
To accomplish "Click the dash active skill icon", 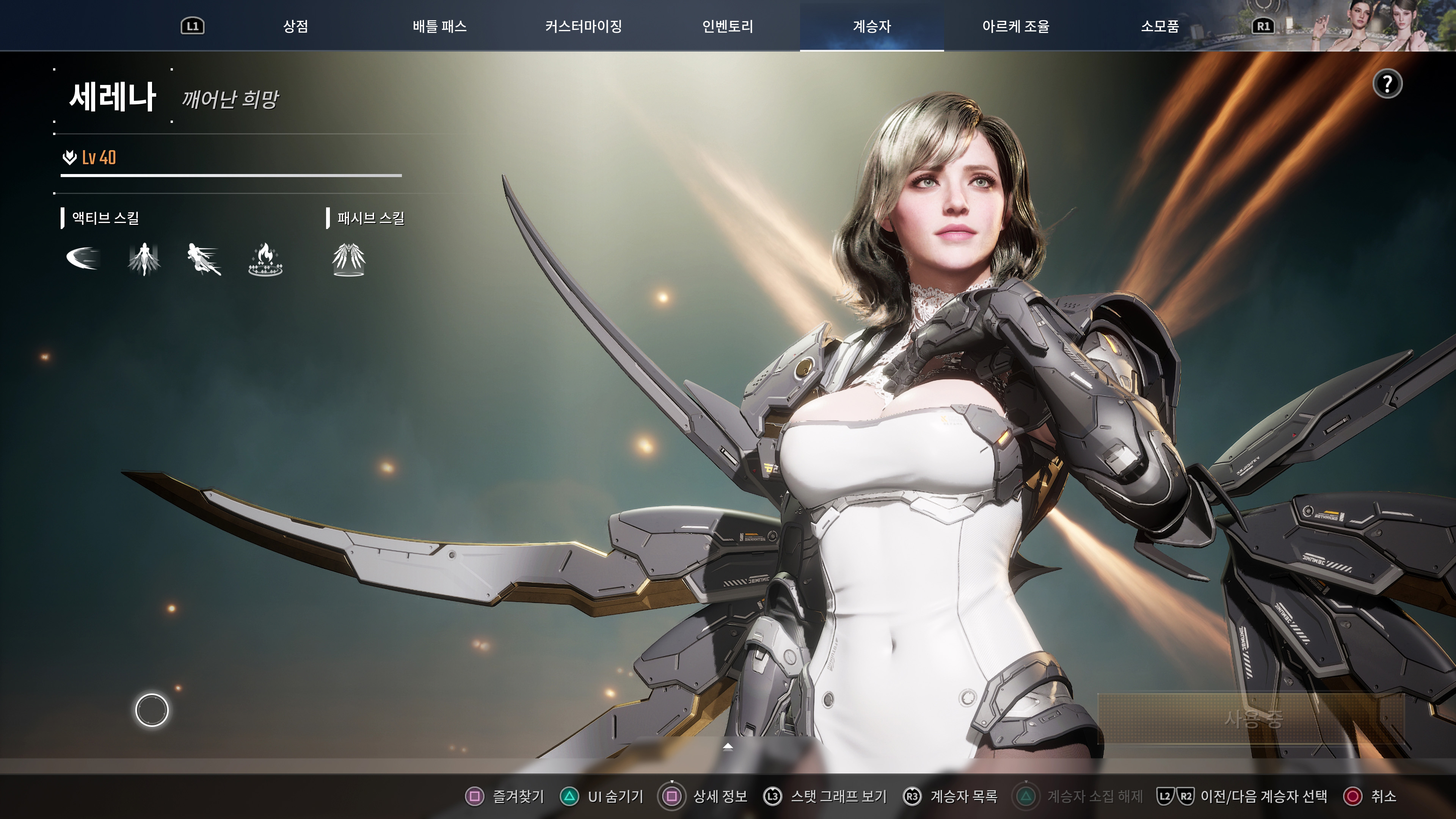I will pyautogui.click(x=204, y=260).
